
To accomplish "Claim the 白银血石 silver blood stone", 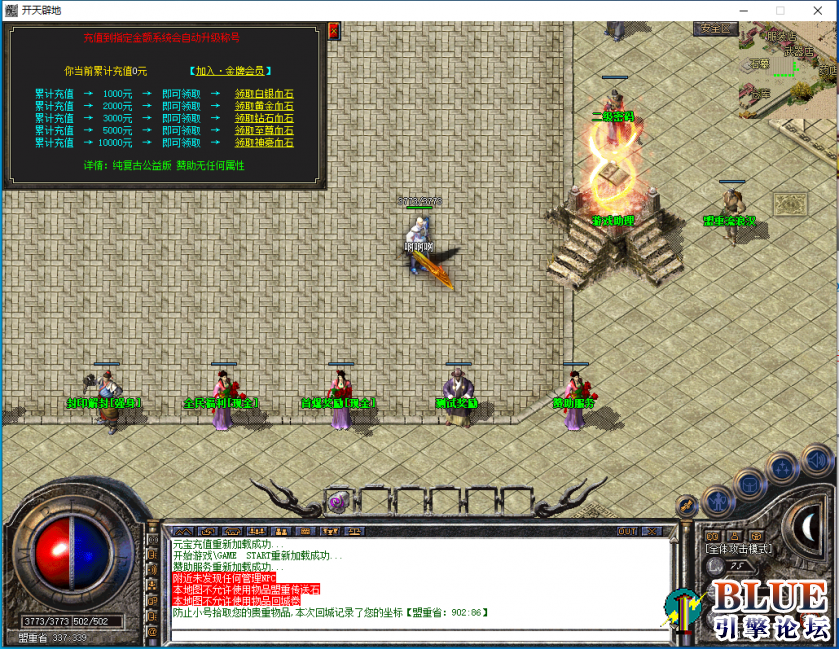I will click(x=264, y=92).
